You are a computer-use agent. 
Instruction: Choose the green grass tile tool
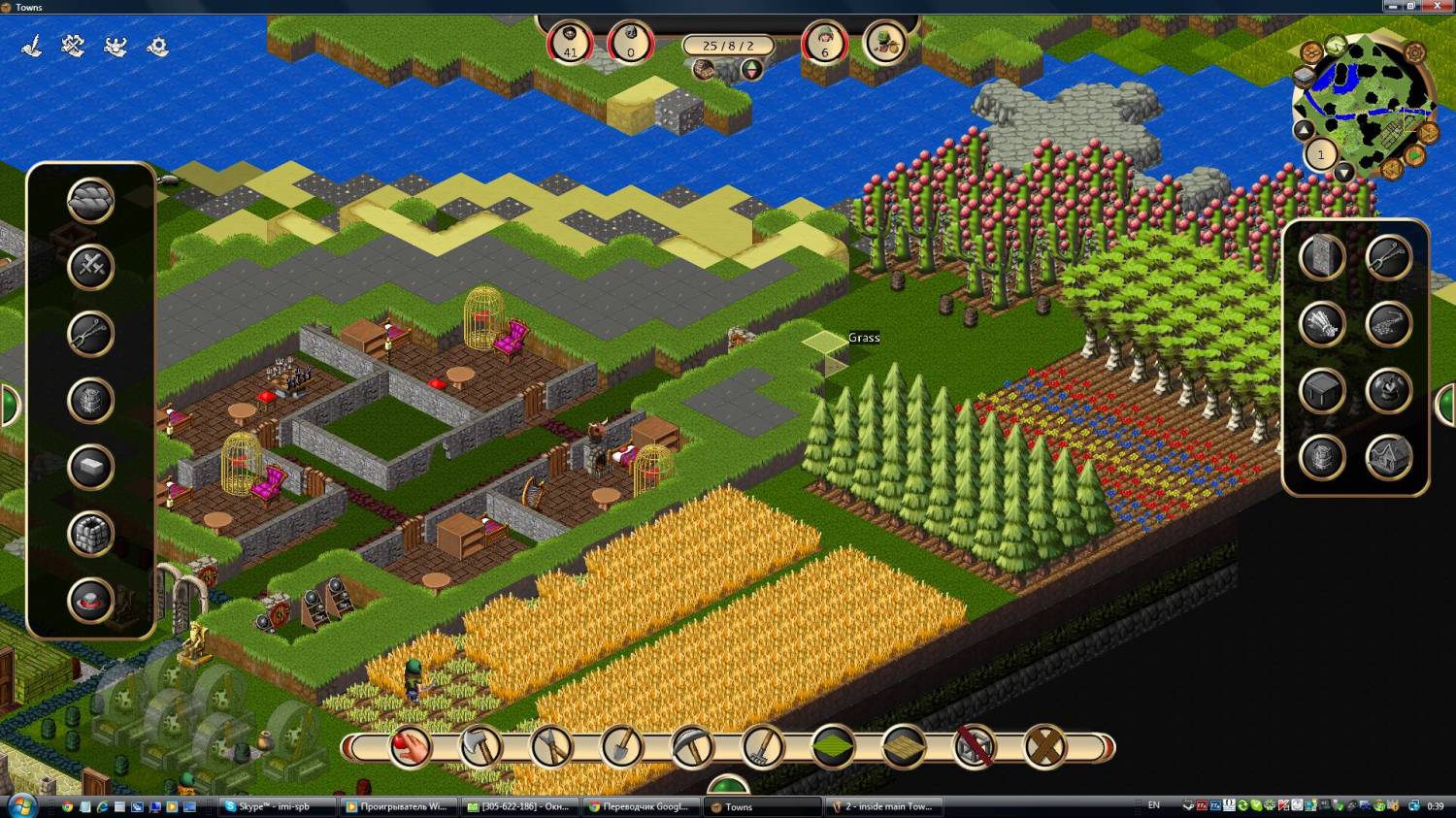click(833, 747)
